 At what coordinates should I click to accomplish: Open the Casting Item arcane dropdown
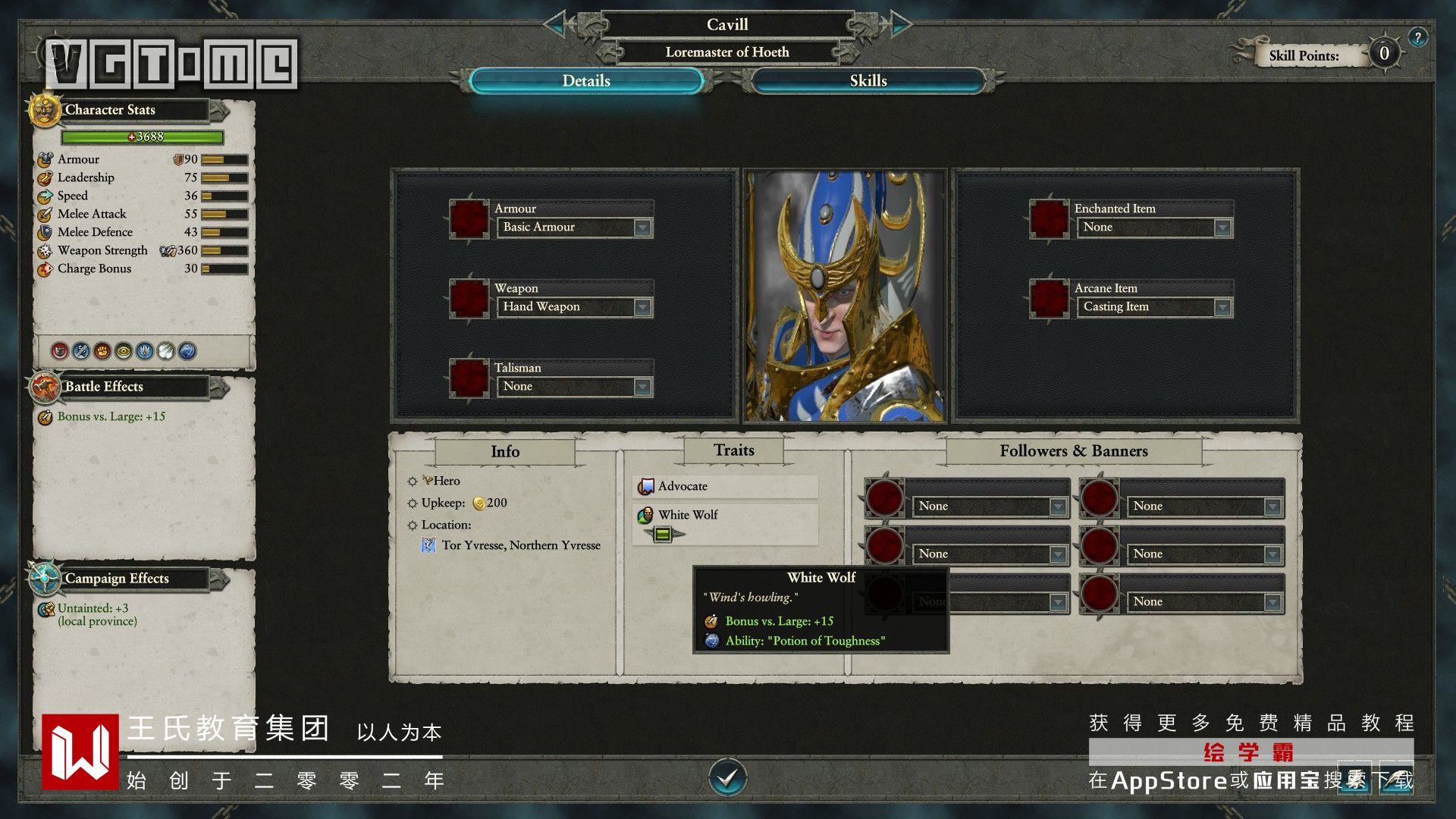click(x=1222, y=307)
